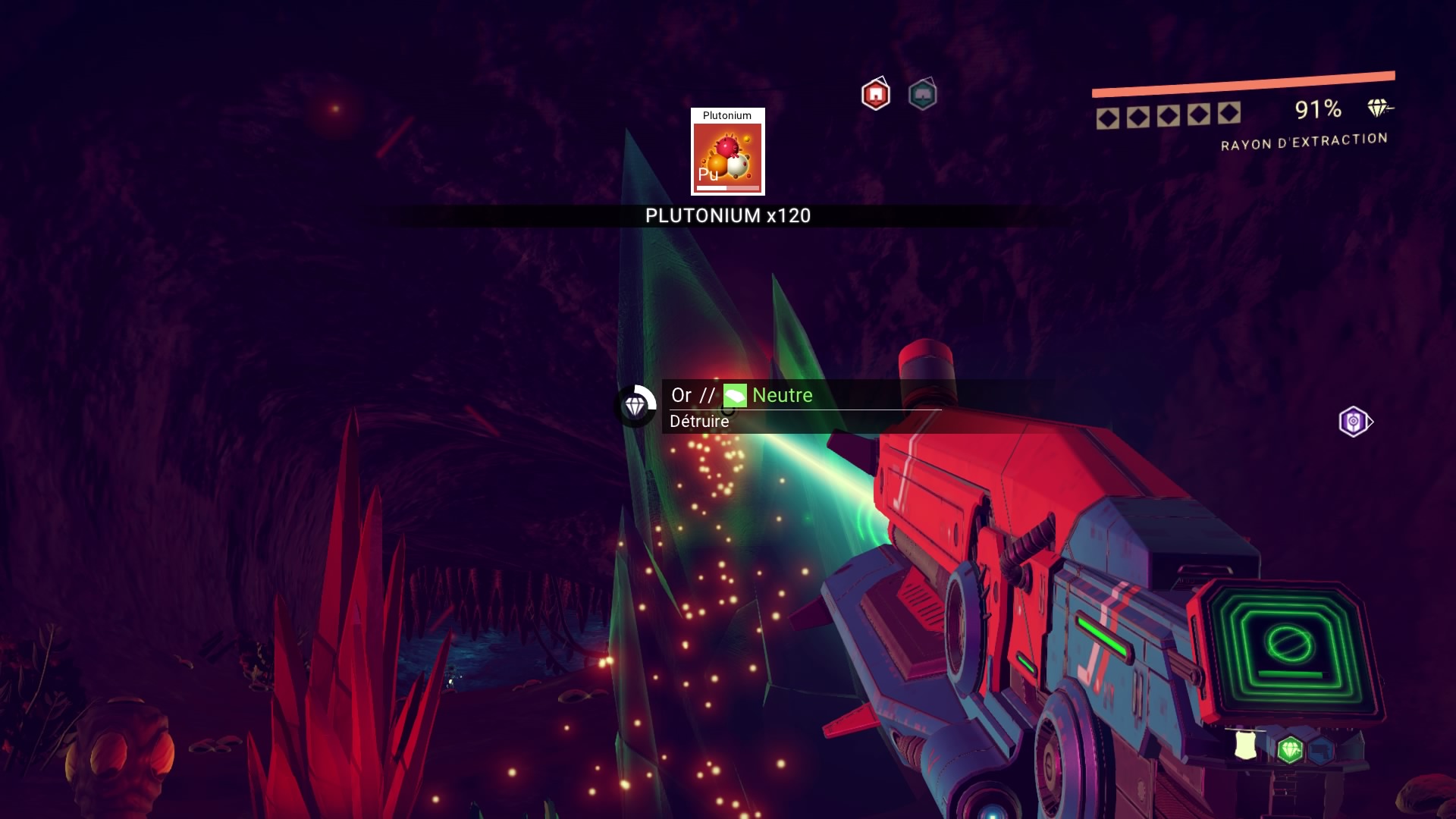
Task: Click the mining beam diamond icon beside 91%
Action: (x=1378, y=108)
